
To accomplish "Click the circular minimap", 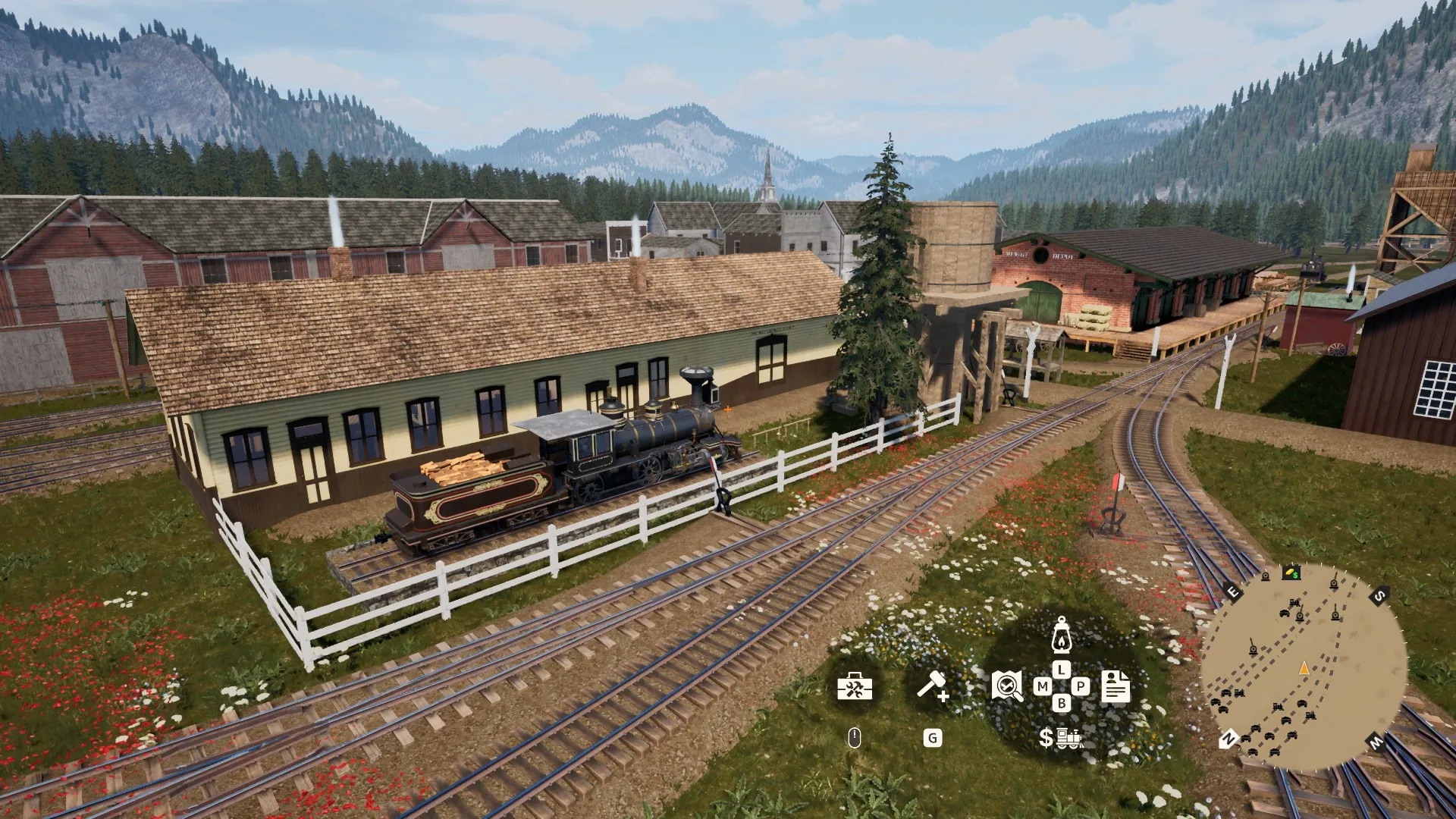I will [x=1303, y=667].
